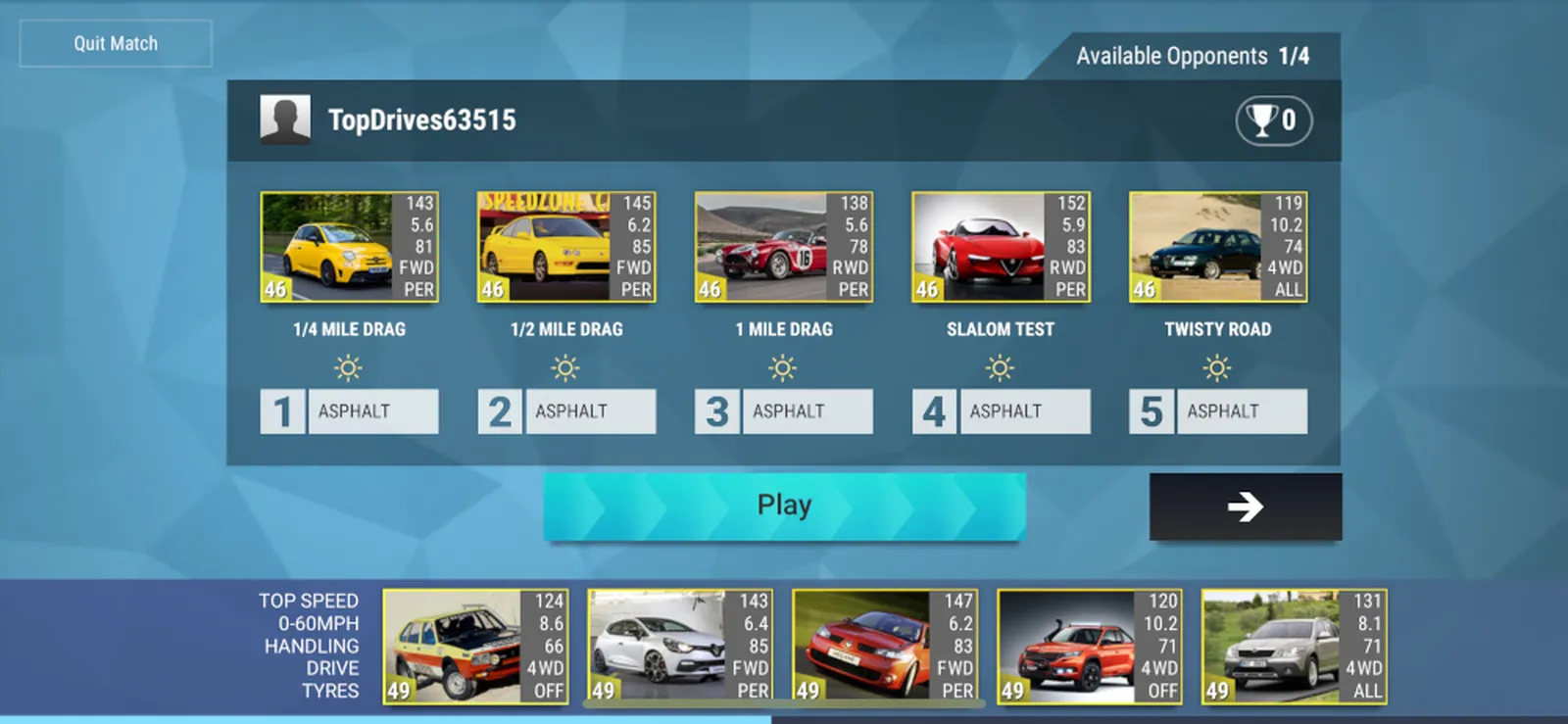Start the race with Play
Viewport: 1568px width, 724px height.
(x=784, y=506)
